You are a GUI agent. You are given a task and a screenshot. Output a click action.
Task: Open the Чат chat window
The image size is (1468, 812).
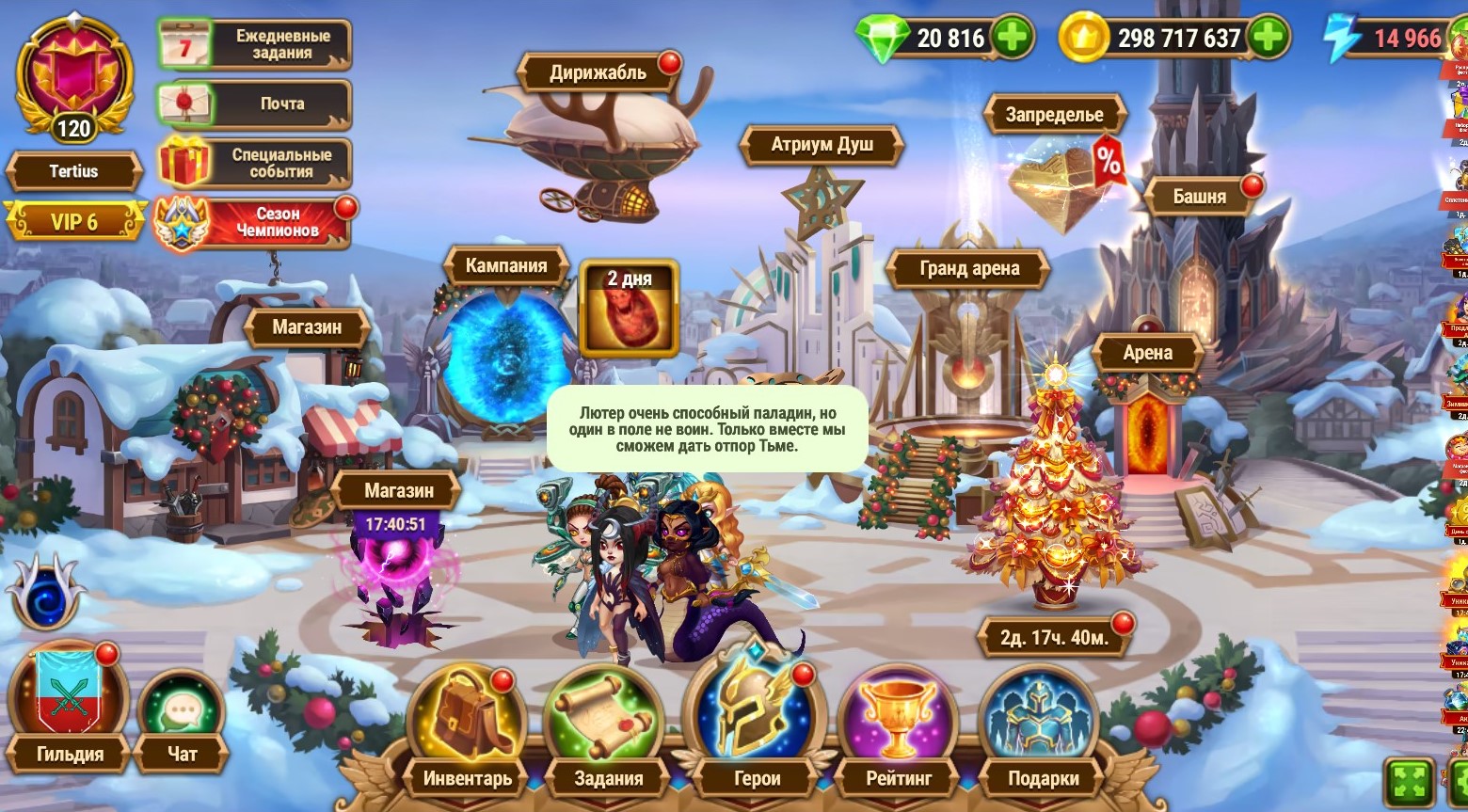tap(182, 720)
